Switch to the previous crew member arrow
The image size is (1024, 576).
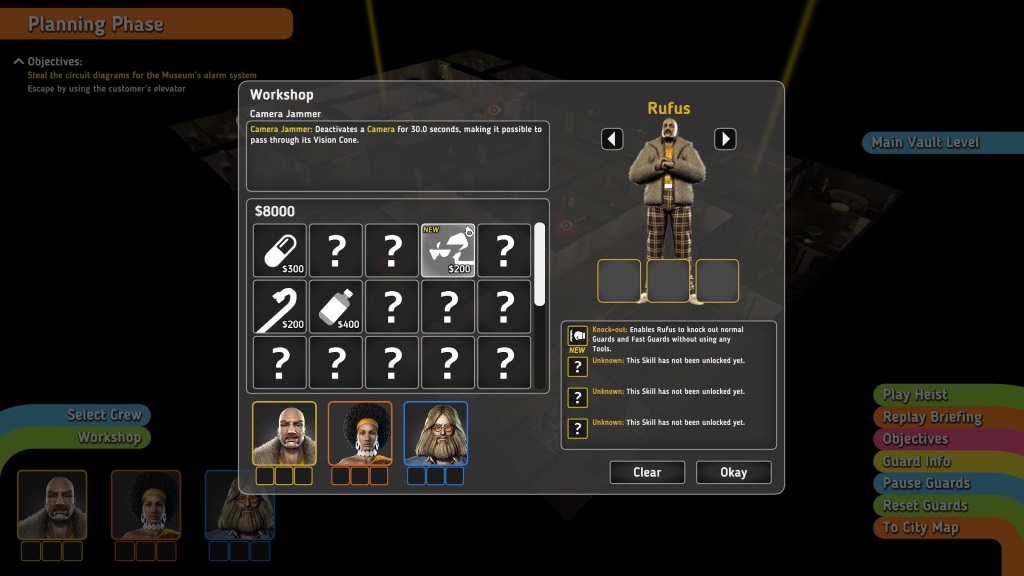tap(612, 139)
